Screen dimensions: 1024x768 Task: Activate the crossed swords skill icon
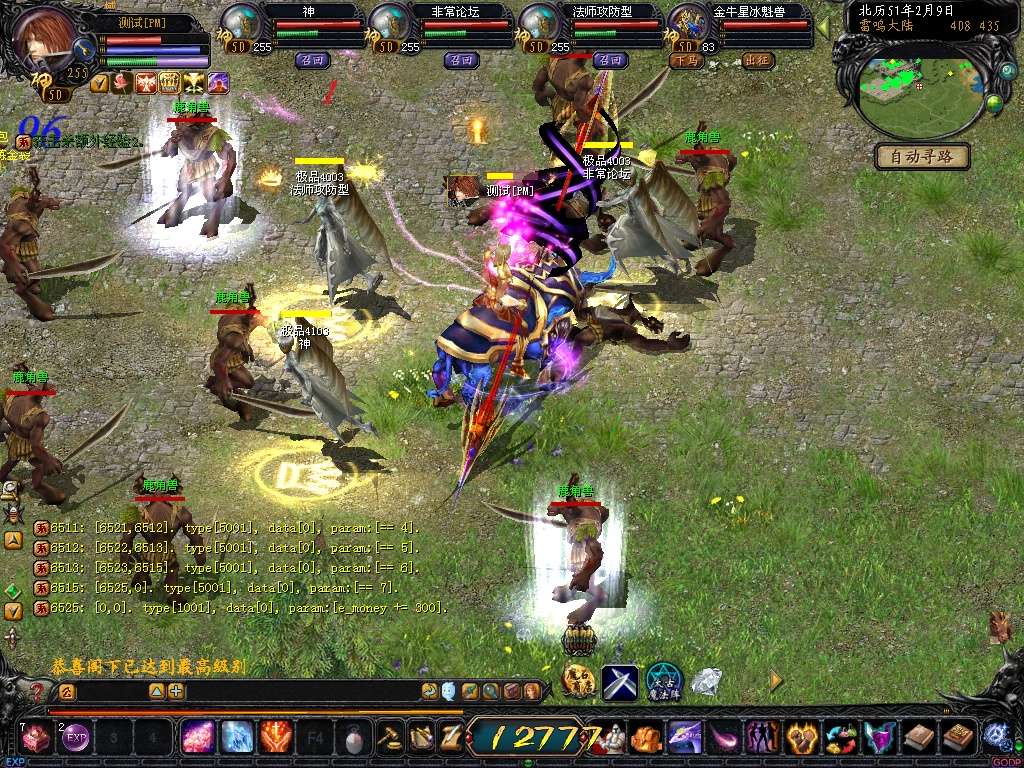tap(620, 682)
